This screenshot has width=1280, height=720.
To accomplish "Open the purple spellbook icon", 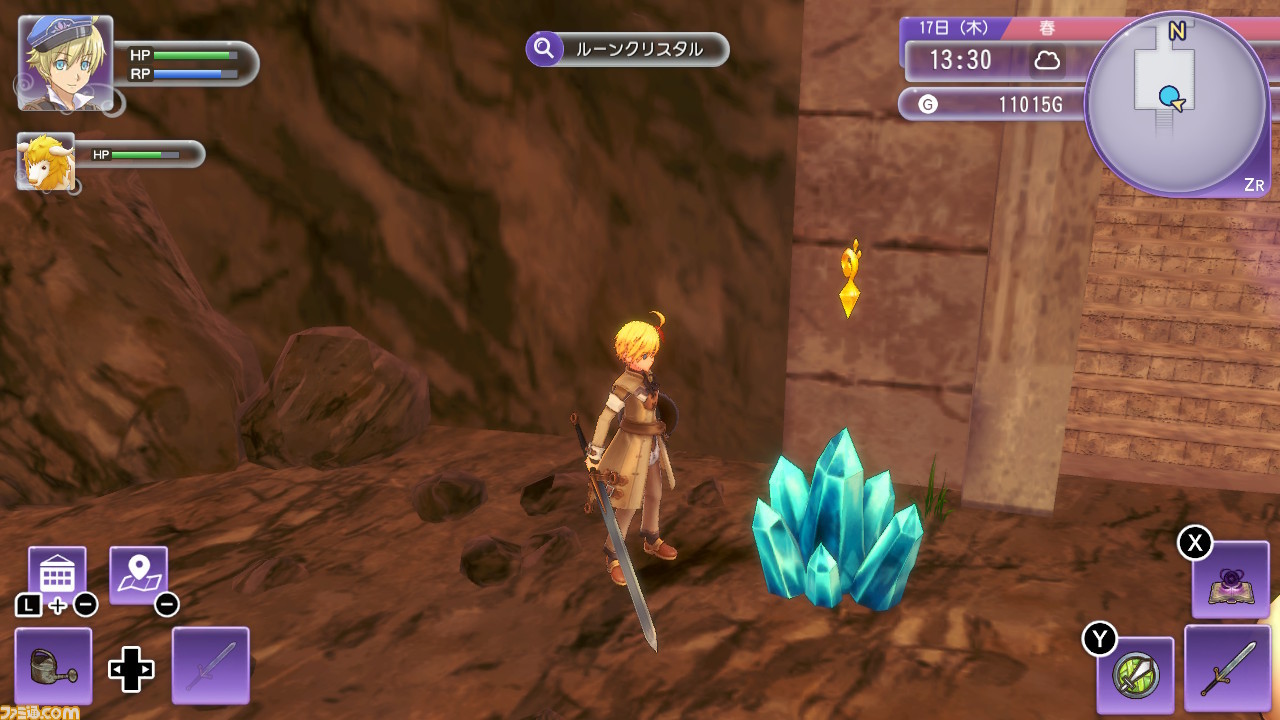I will (1230, 580).
